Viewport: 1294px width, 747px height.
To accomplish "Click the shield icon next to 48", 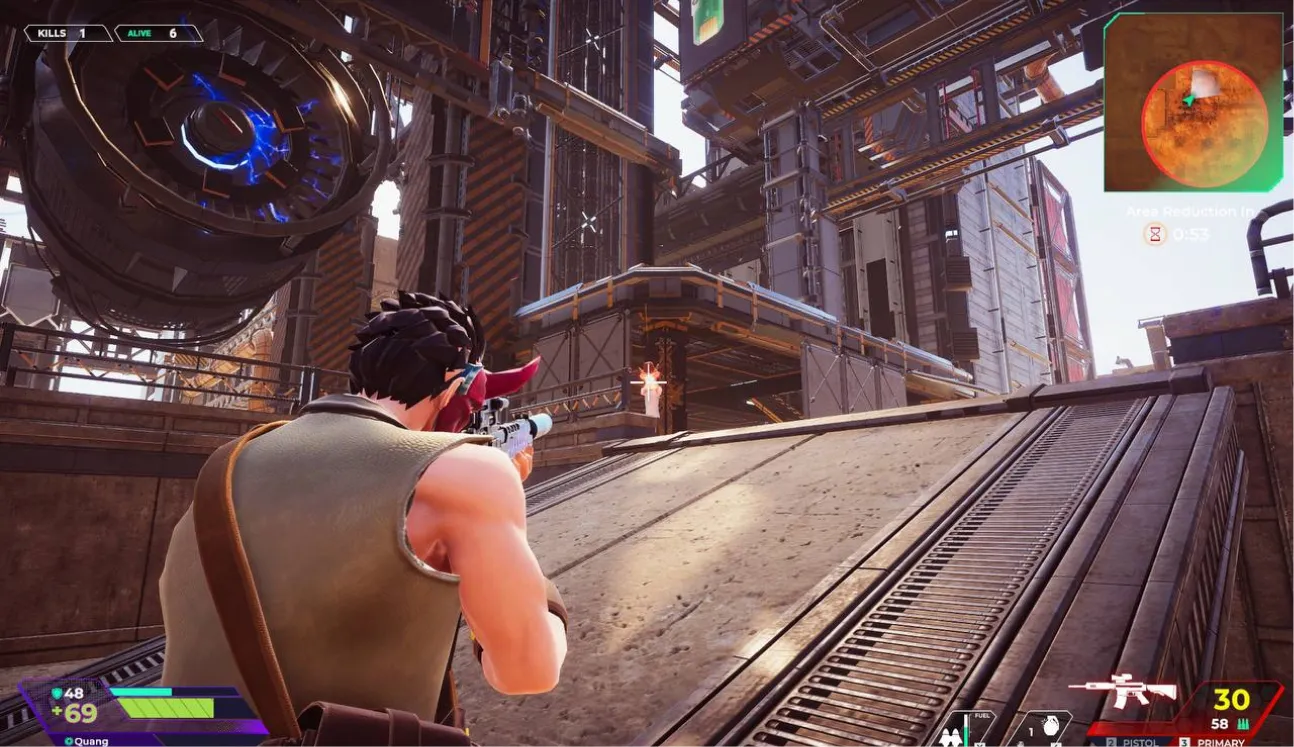I will [x=58, y=693].
